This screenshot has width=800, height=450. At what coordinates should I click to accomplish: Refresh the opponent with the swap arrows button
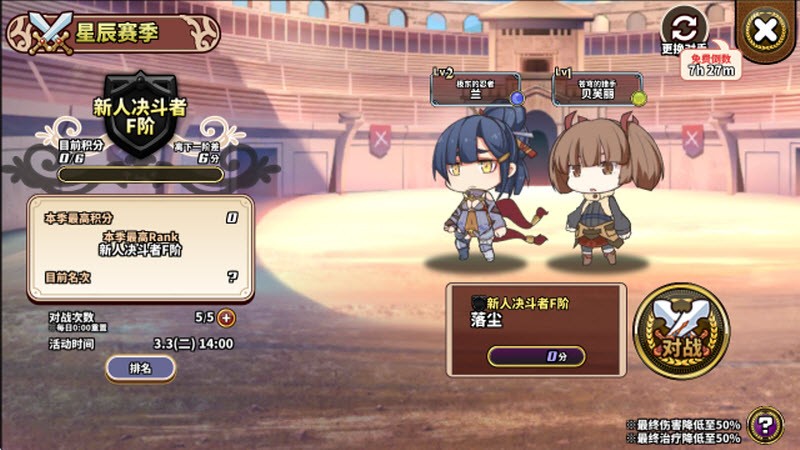(684, 26)
